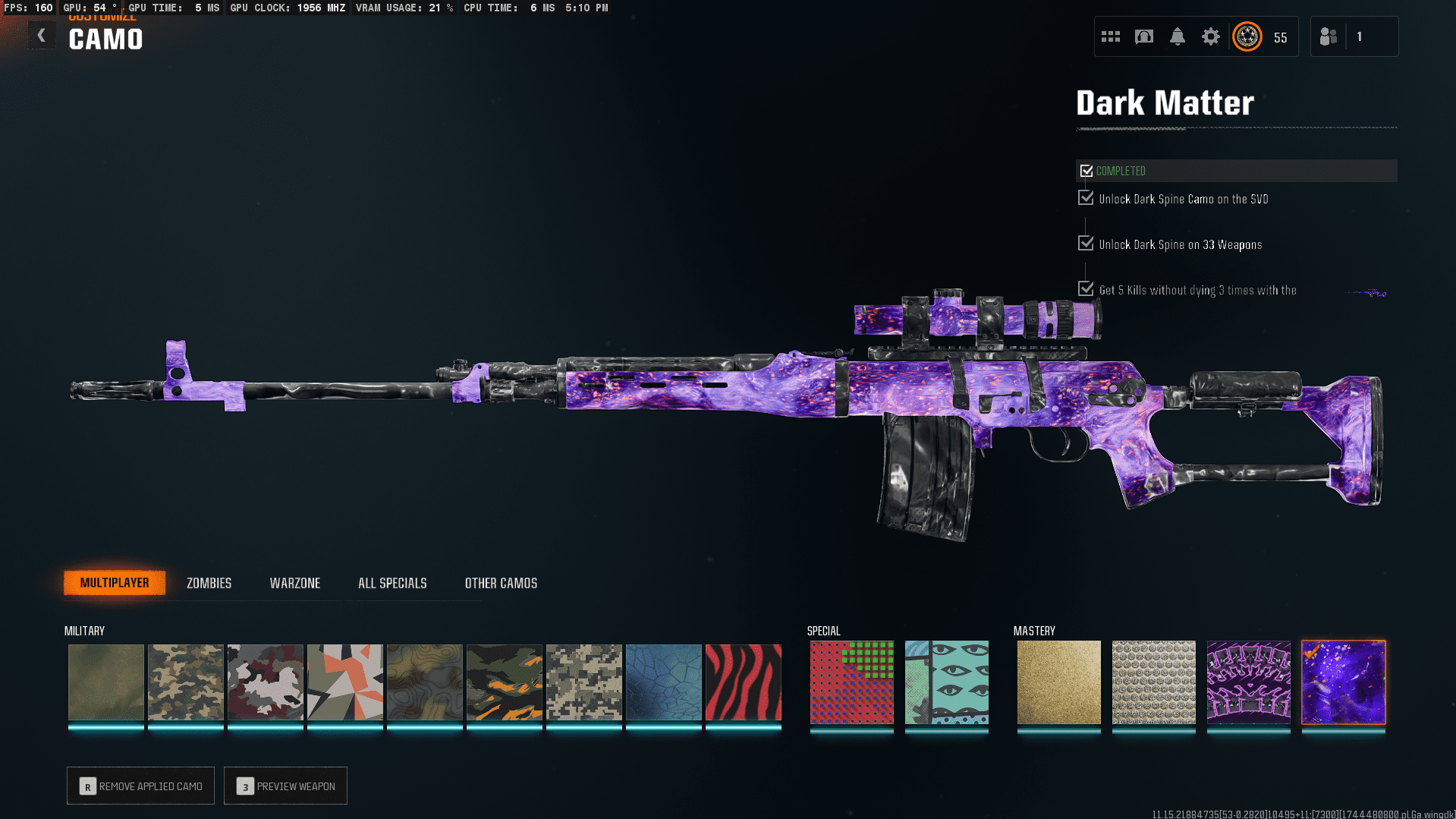The height and width of the screenshot is (819, 1456).
Task: Open notifications with the bell icon
Action: (x=1177, y=36)
